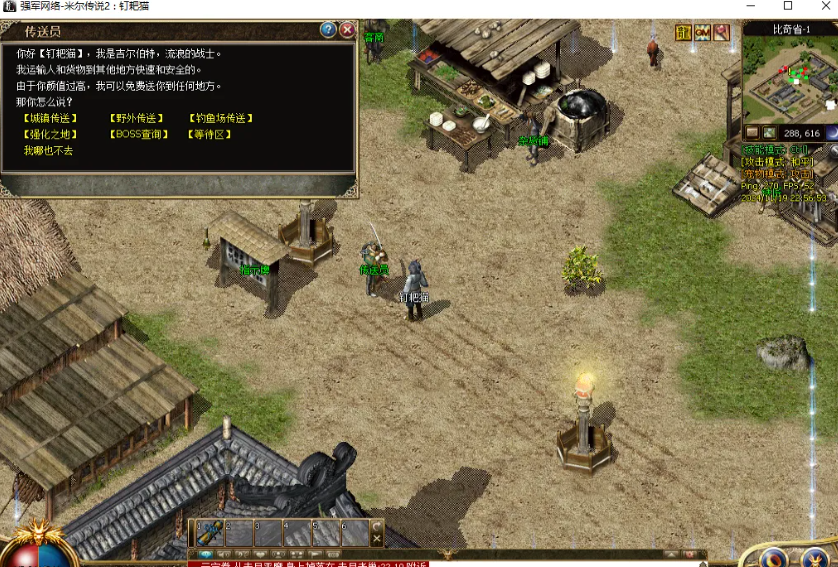The width and height of the screenshot is (838, 567).
Task: Click the green map icon beside the coordinates
Action: click(x=768, y=132)
